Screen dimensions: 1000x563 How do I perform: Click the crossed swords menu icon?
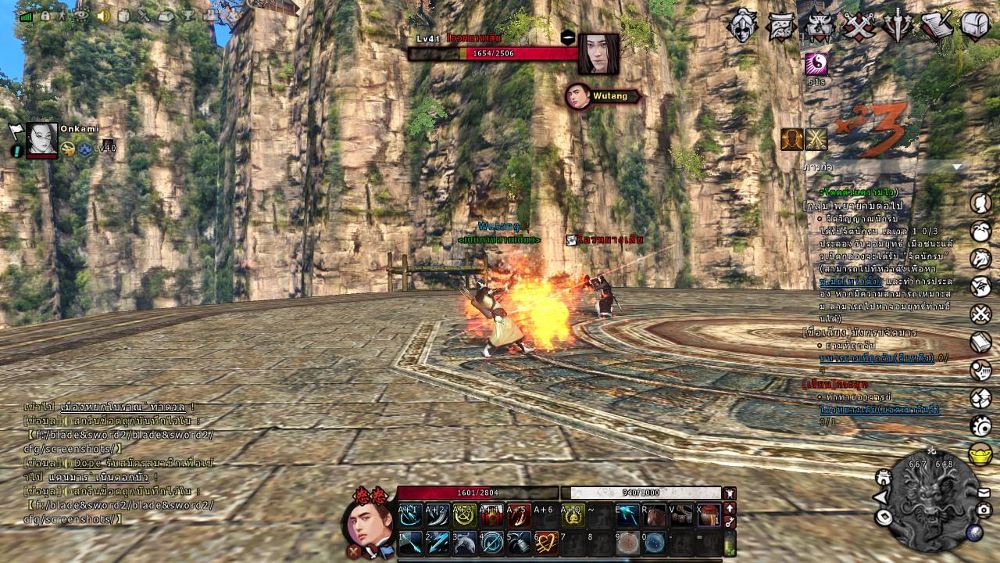pyautogui.click(x=858, y=25)
